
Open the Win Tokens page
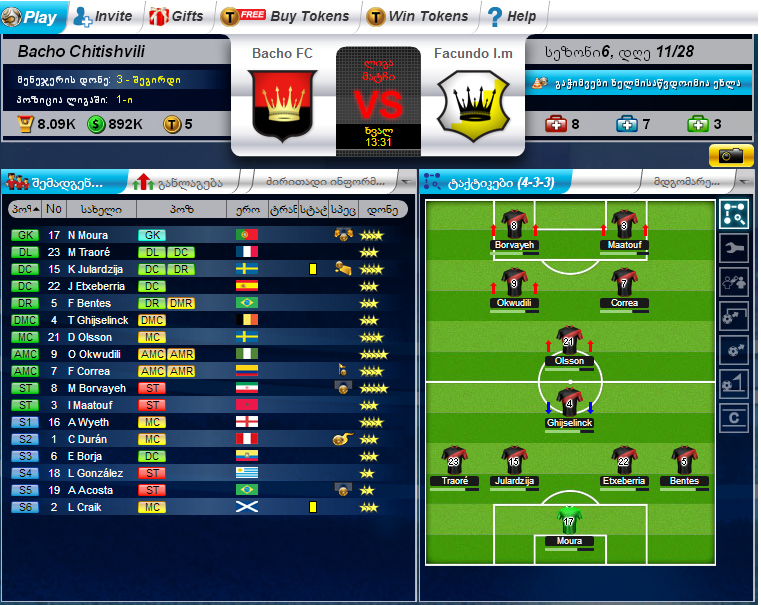tap(418, 16)
